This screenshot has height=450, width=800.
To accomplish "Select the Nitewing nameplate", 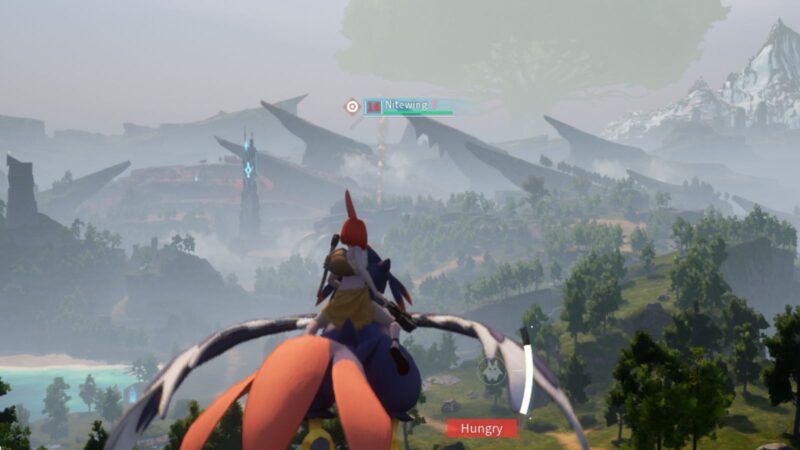I will 408,105.
